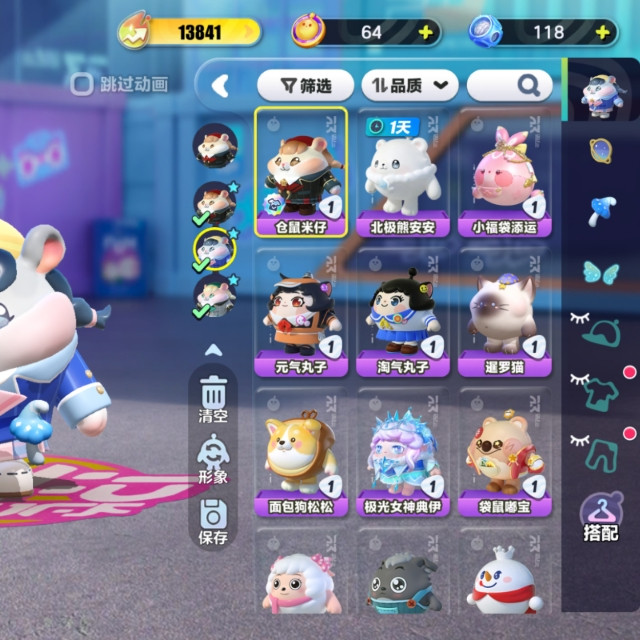Click the magnifier search button
Screen dimensions: 640x640
coord(521,85)
